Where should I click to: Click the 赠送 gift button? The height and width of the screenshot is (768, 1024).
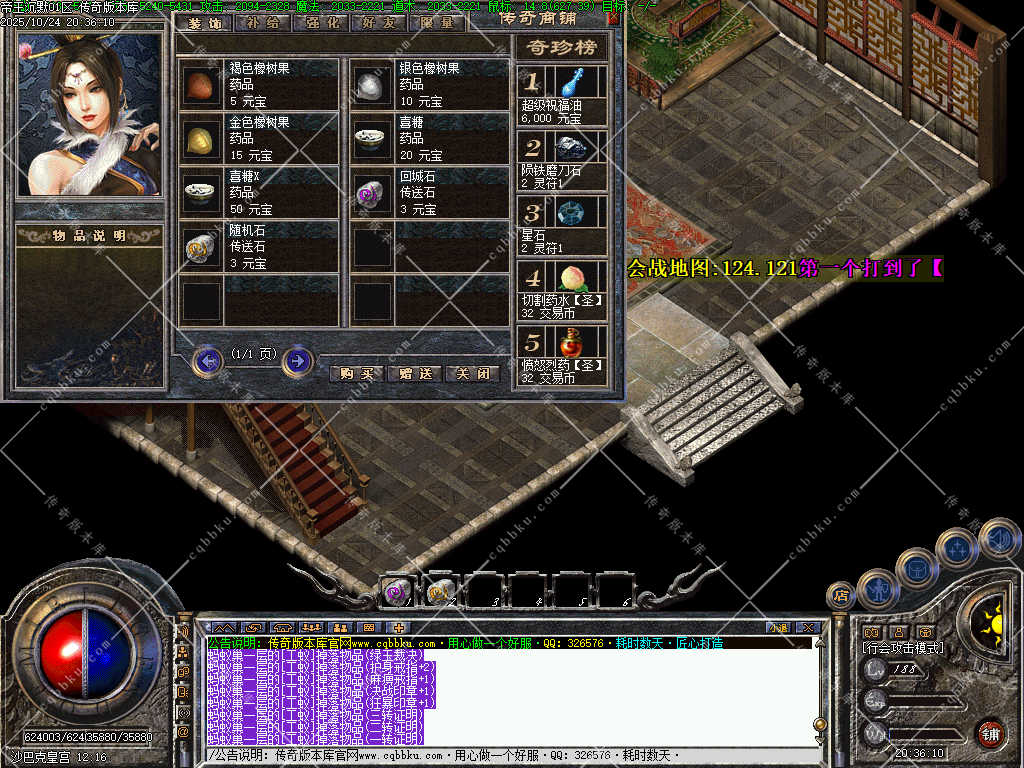414,374
